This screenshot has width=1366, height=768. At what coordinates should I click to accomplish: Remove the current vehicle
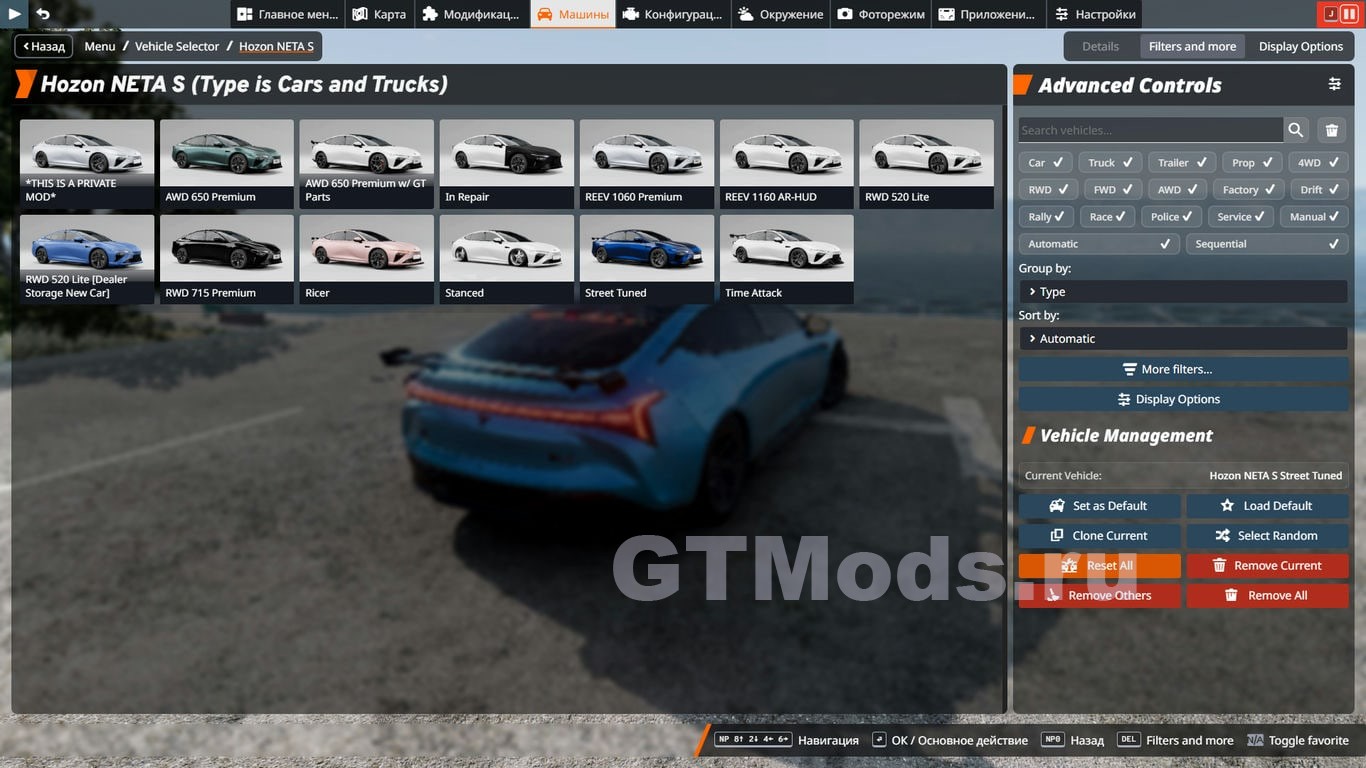coord(1267,566)
